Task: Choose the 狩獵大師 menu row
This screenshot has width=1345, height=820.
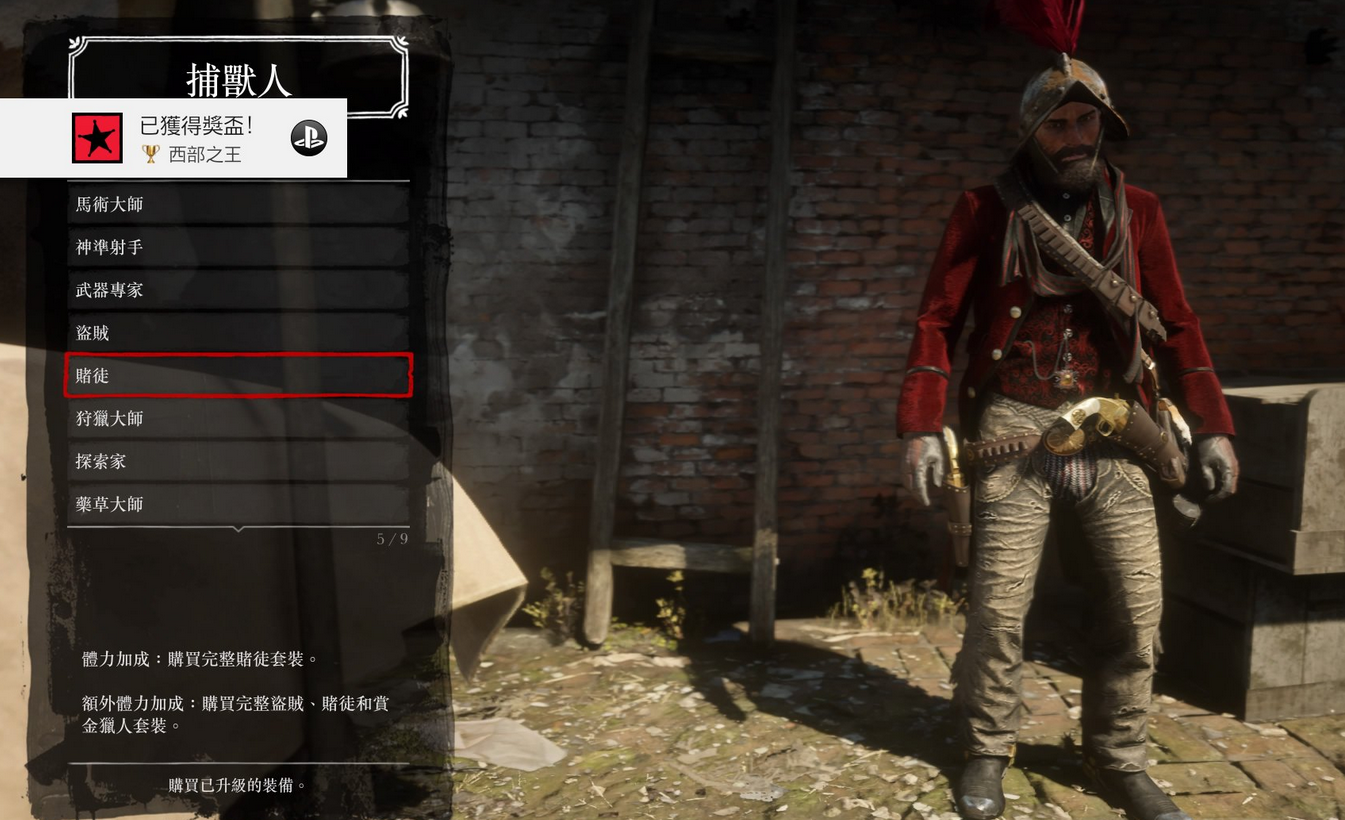Action: (x=238, y=419)
